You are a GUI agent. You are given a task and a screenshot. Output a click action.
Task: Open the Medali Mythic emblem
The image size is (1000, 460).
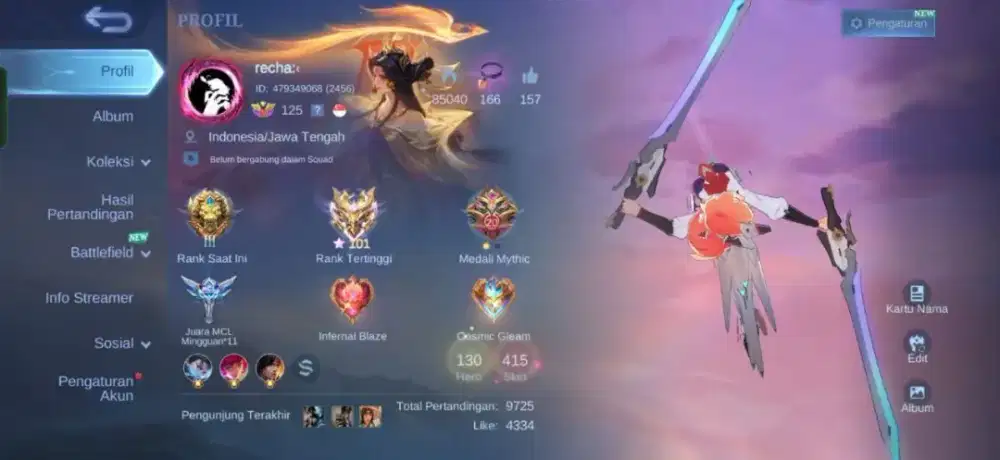tap(492, 212)
